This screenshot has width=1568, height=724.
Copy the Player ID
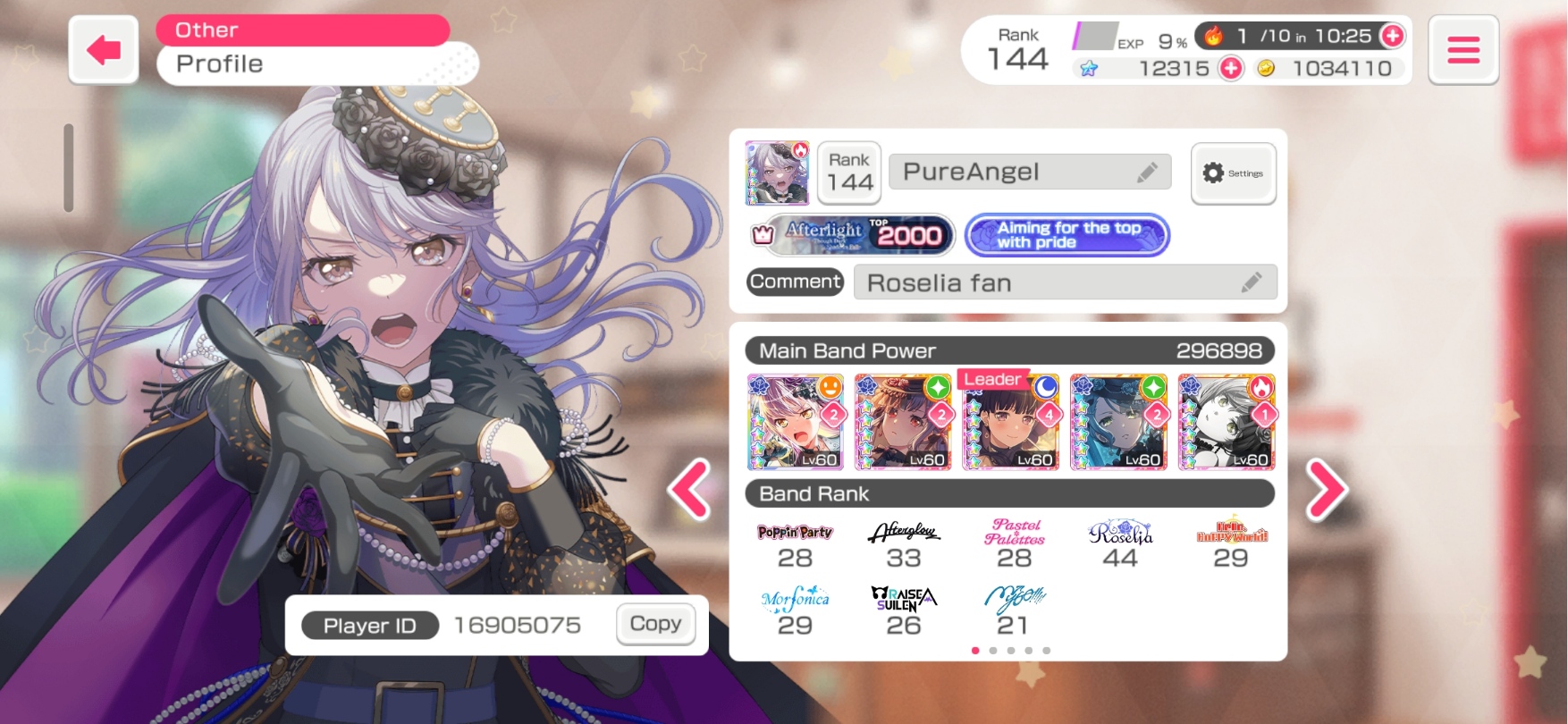coord(655,624)
